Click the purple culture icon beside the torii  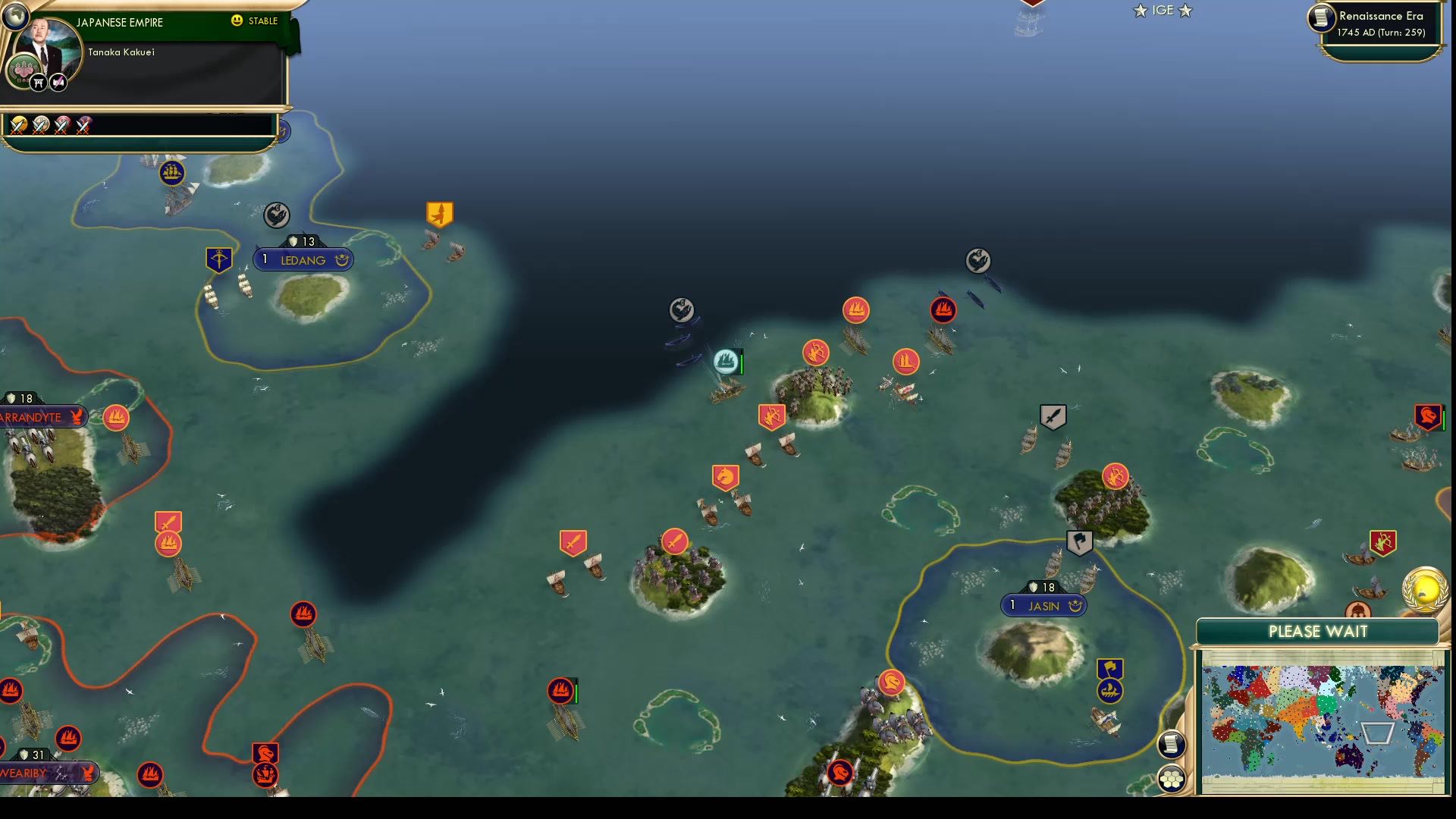(x=57, y=82)
